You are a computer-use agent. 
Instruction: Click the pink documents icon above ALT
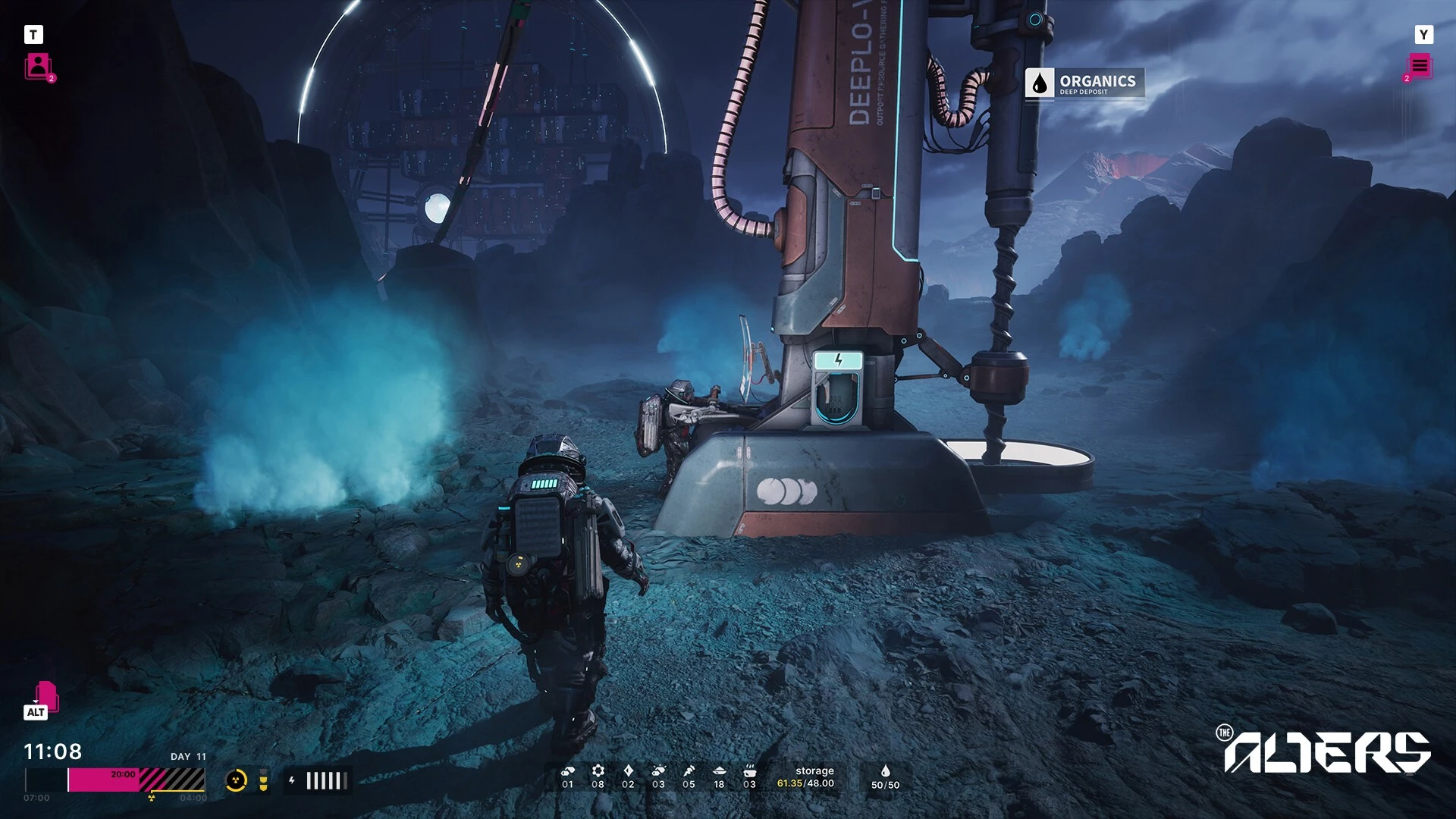(45, 695)
